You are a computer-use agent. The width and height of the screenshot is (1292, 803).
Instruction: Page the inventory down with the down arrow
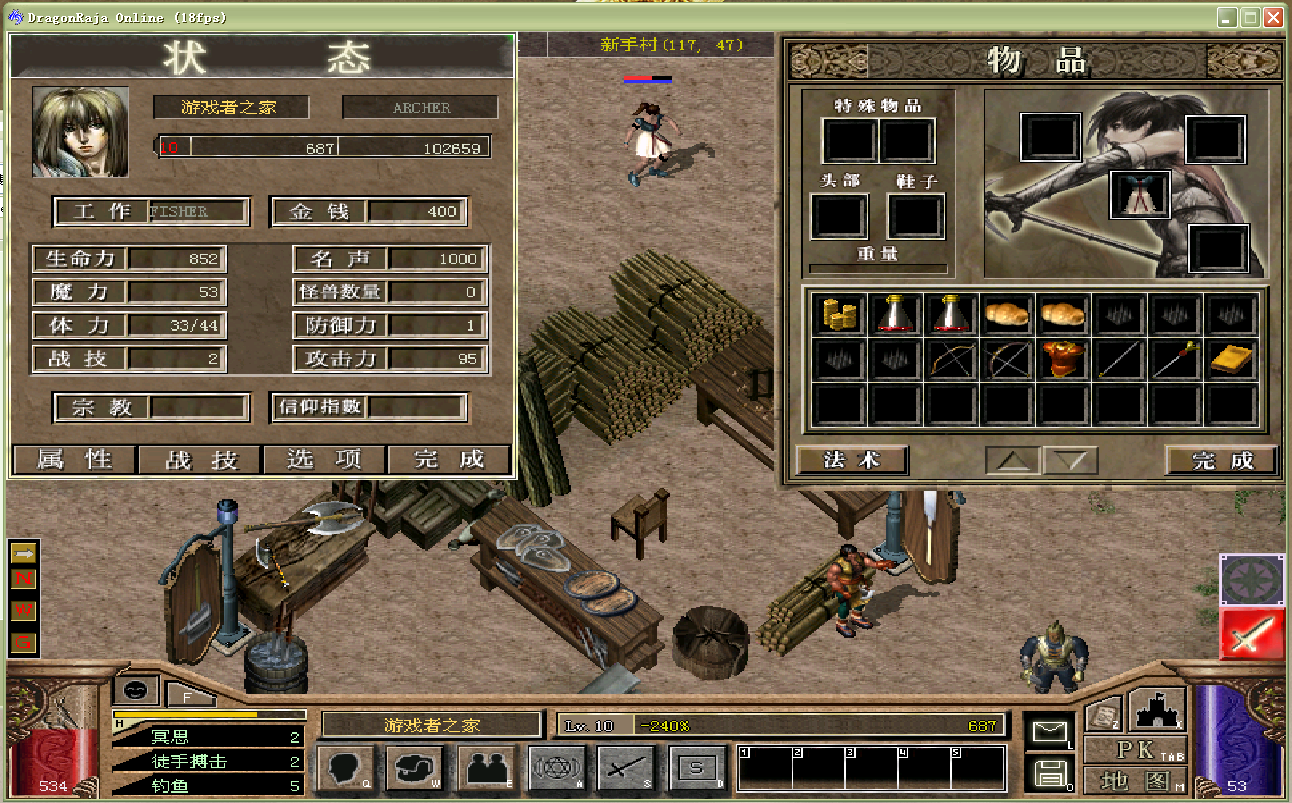pyautogui.click(x=1070, y=461)
